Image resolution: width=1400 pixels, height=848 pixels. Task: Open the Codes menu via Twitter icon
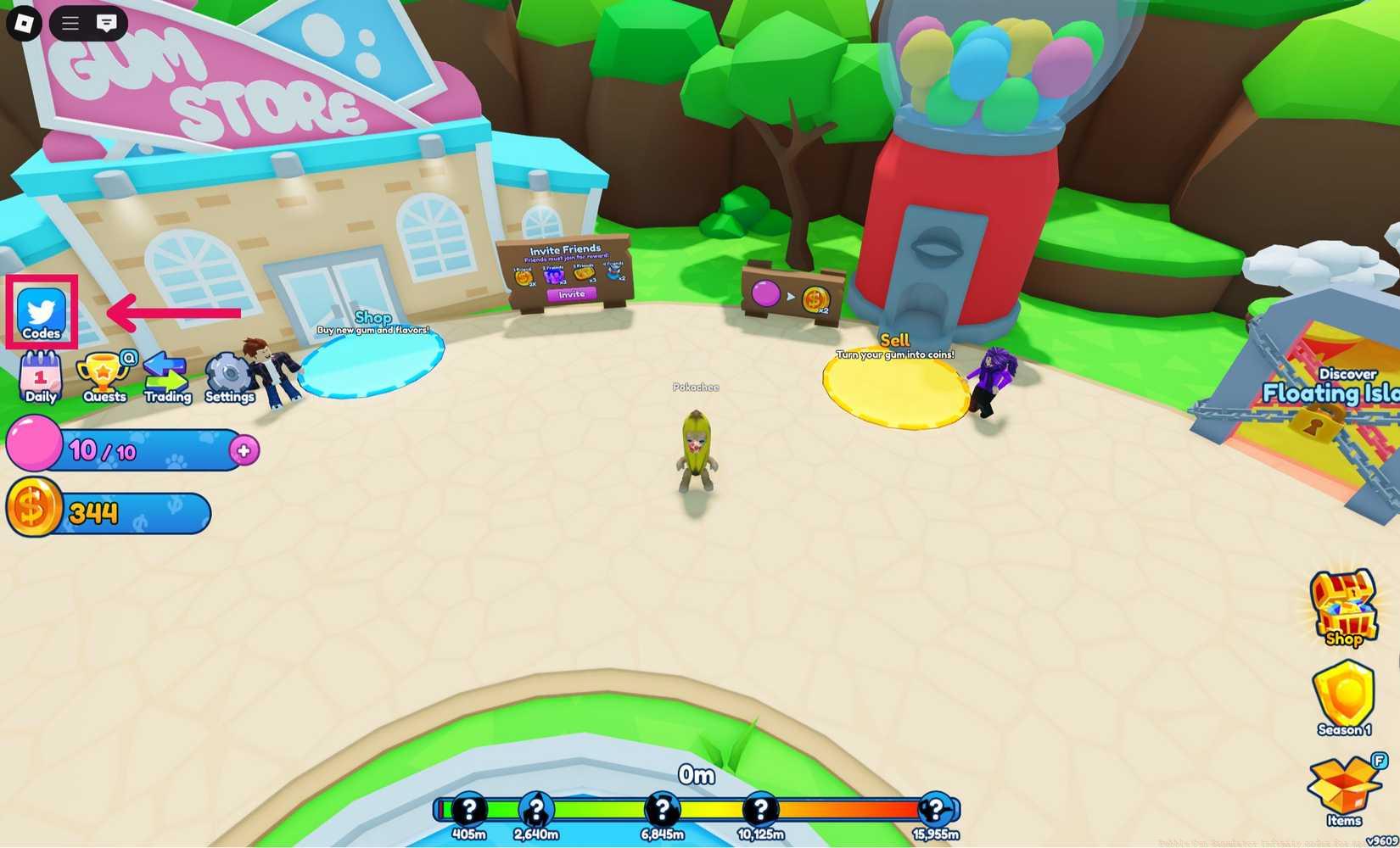(41, 310)
